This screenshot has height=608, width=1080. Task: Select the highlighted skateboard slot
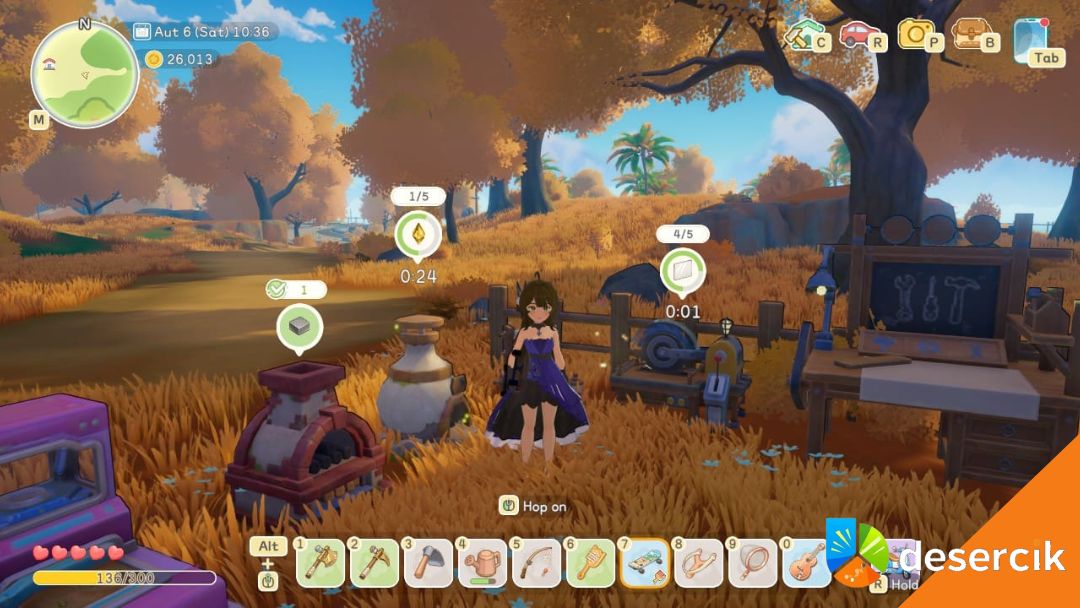click(x=645, y=563)
